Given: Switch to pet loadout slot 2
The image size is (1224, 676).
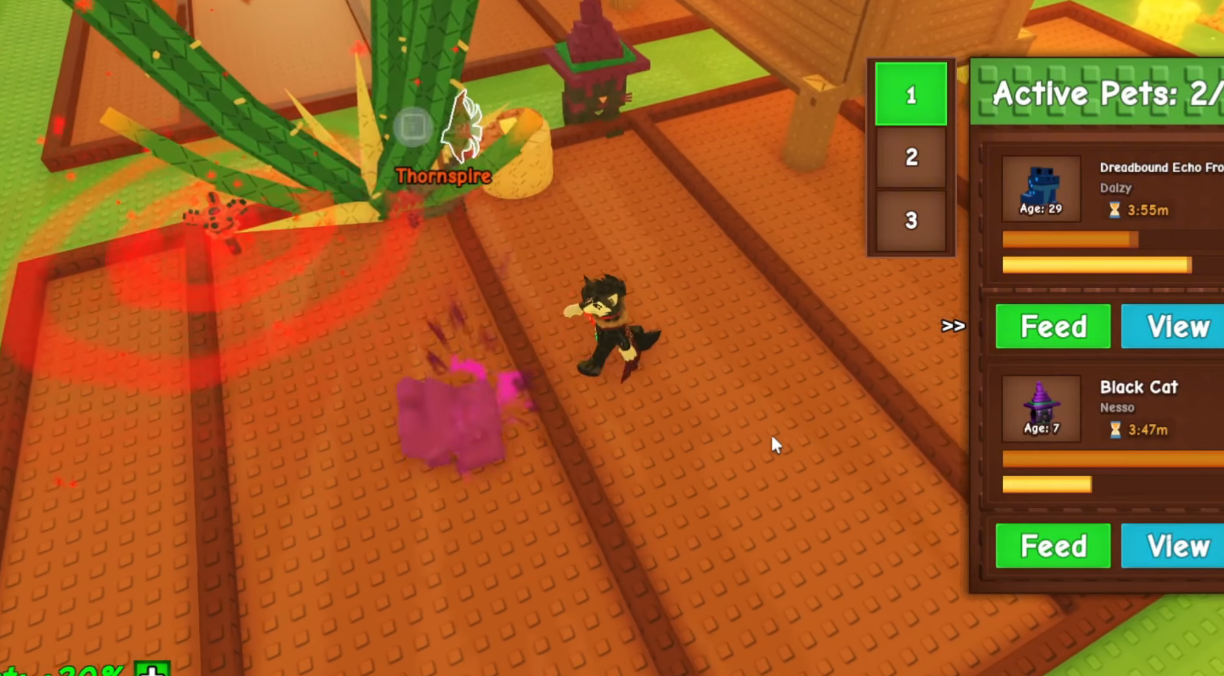Looking at the screenshot, I should tap(910, 157).
